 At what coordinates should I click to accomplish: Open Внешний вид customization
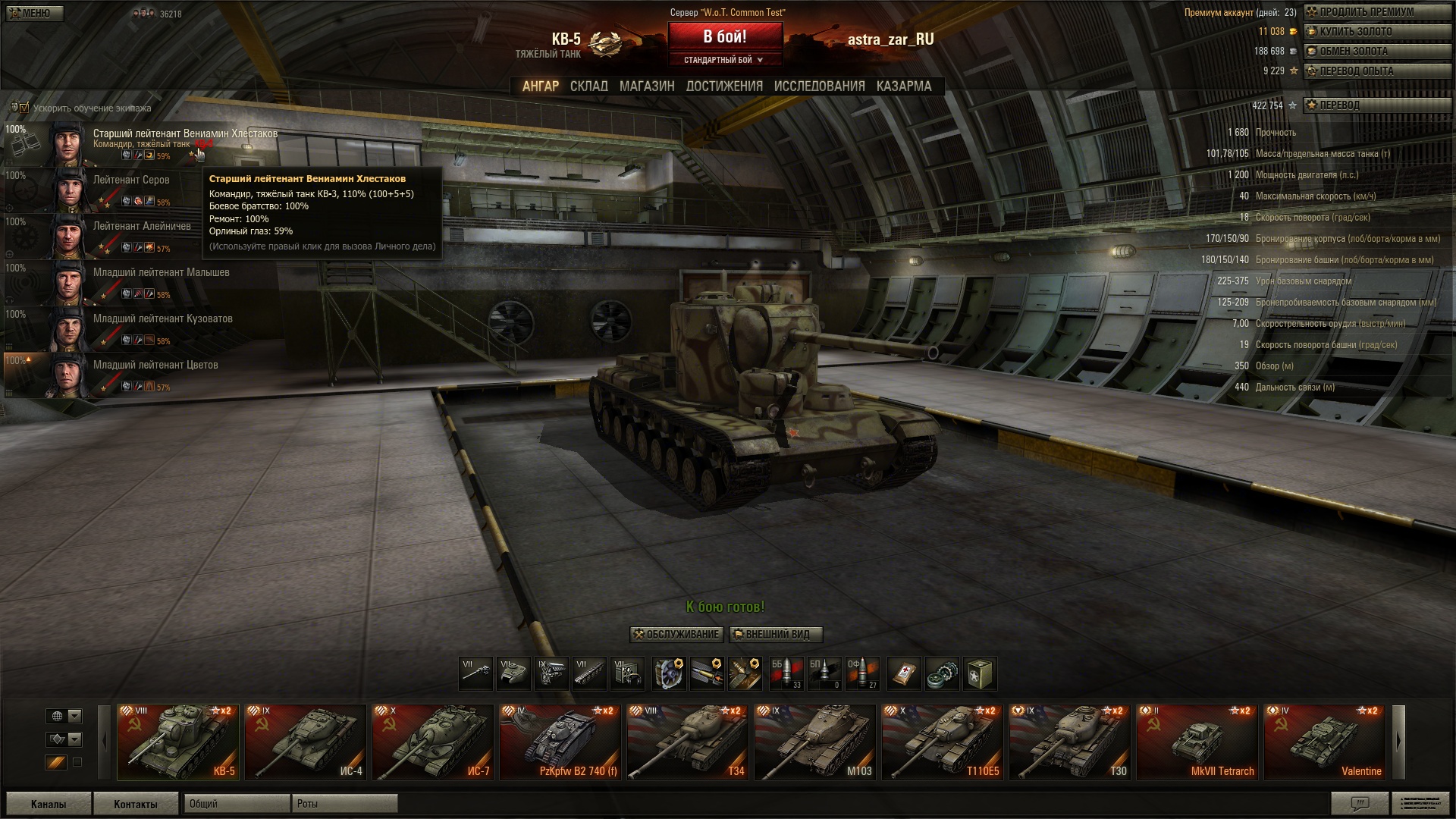tap(775, 635)
